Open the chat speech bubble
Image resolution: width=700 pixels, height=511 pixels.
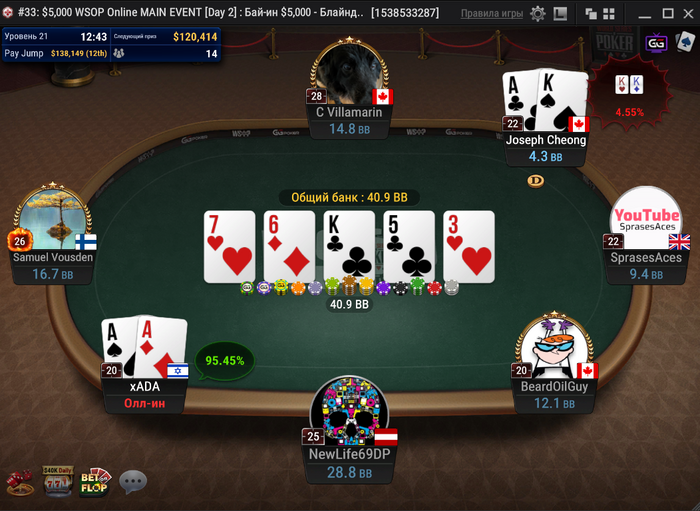point(133,484)
